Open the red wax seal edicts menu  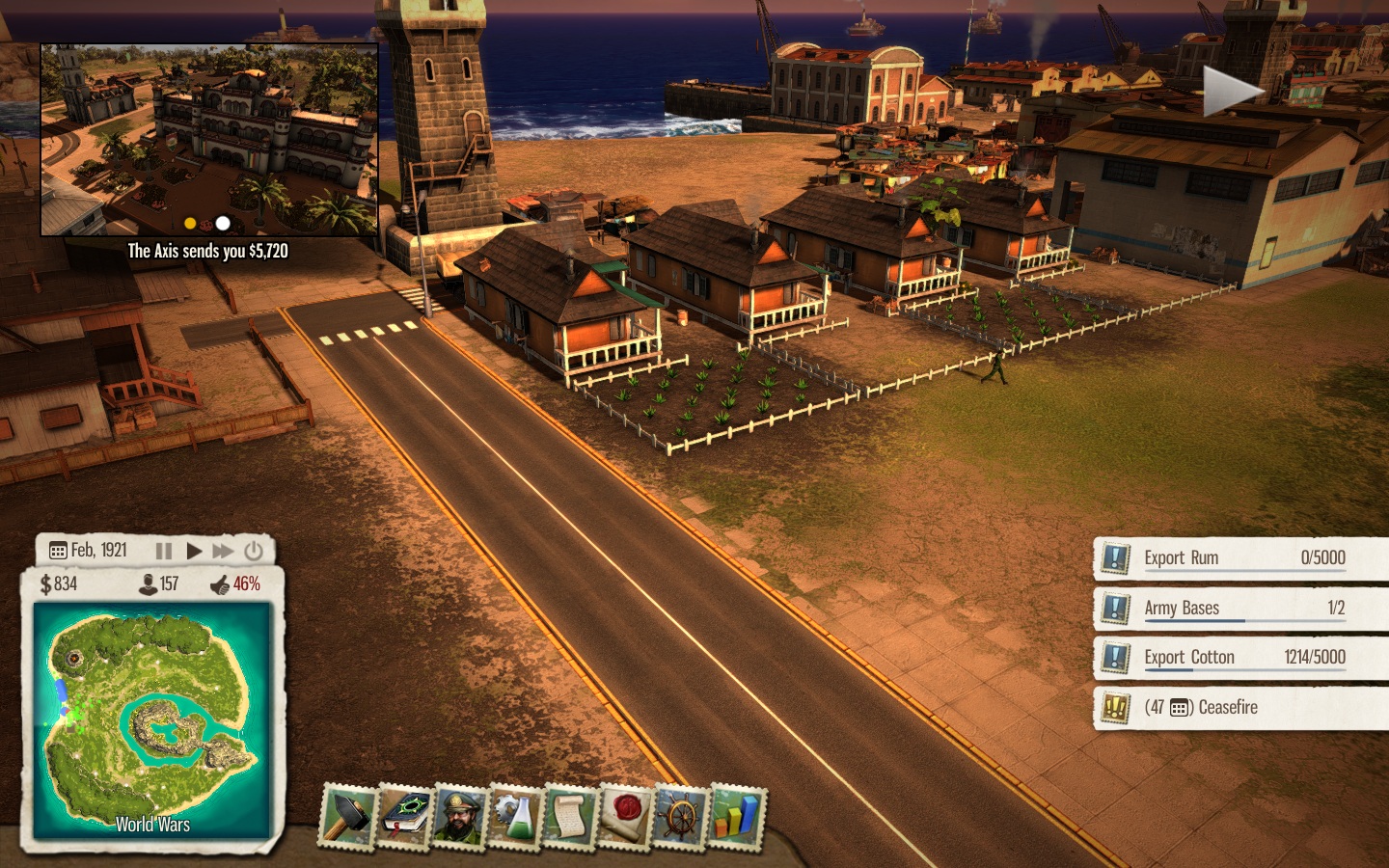[626, 817]
